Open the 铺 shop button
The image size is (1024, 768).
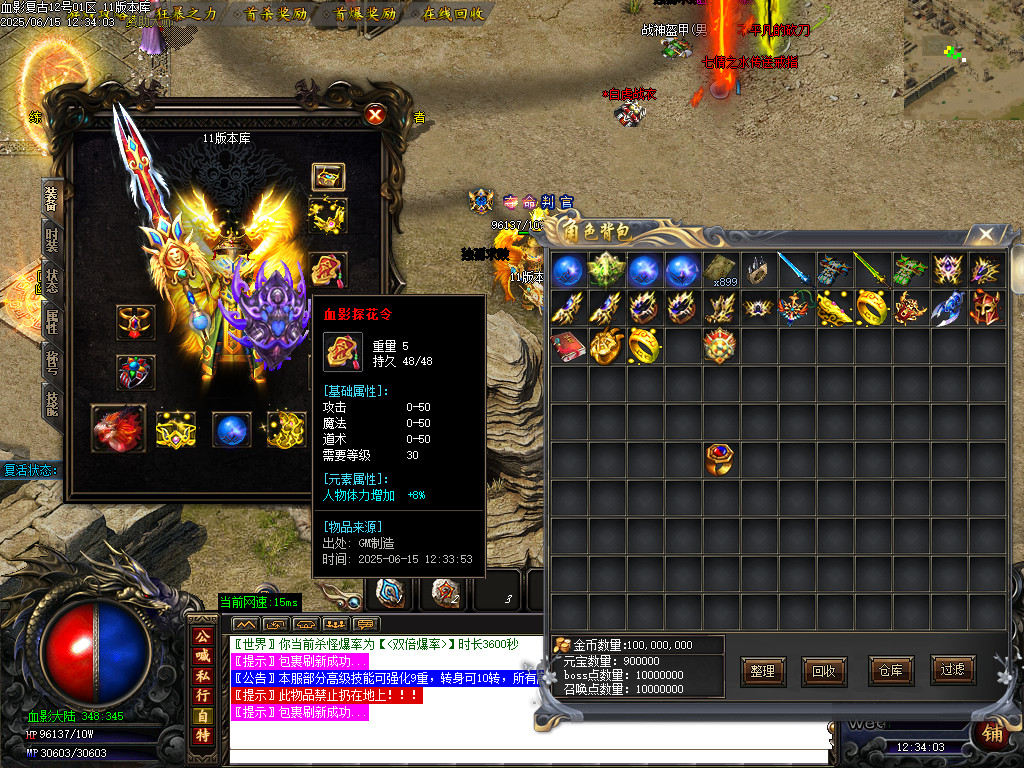pos(992,733)
